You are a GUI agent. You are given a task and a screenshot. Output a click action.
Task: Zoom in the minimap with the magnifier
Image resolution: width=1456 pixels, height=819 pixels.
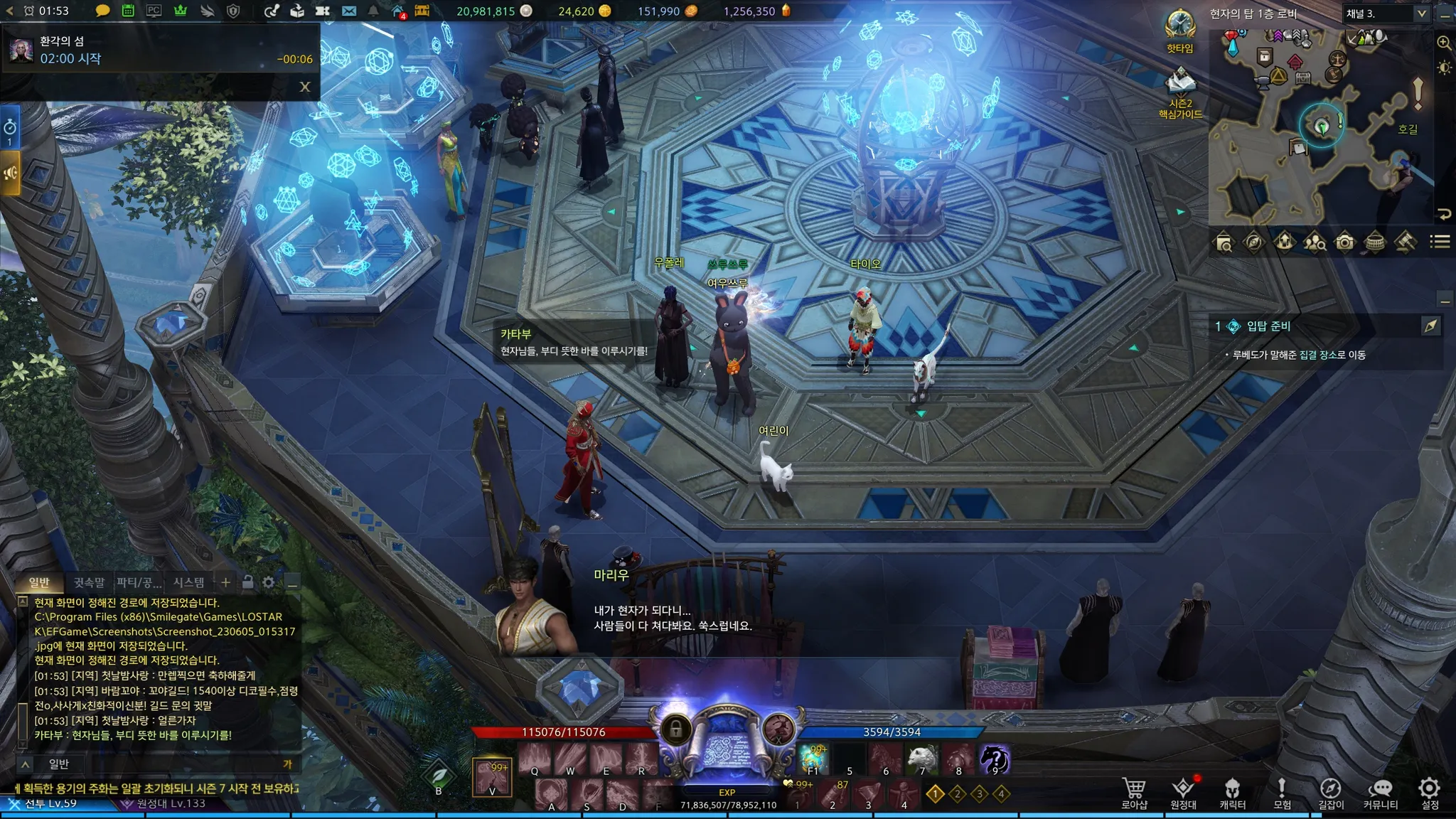(1444, 43)
